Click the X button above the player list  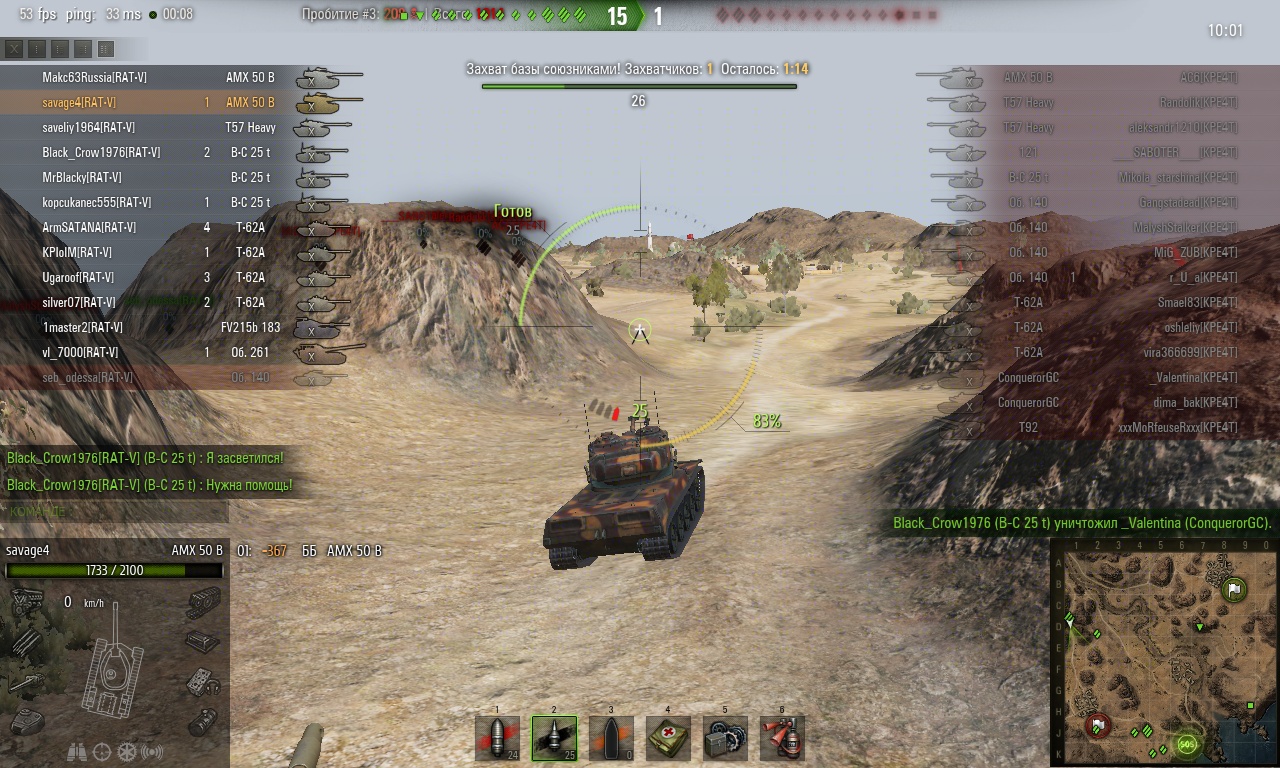pyautogui.click(x=14, y=48)
